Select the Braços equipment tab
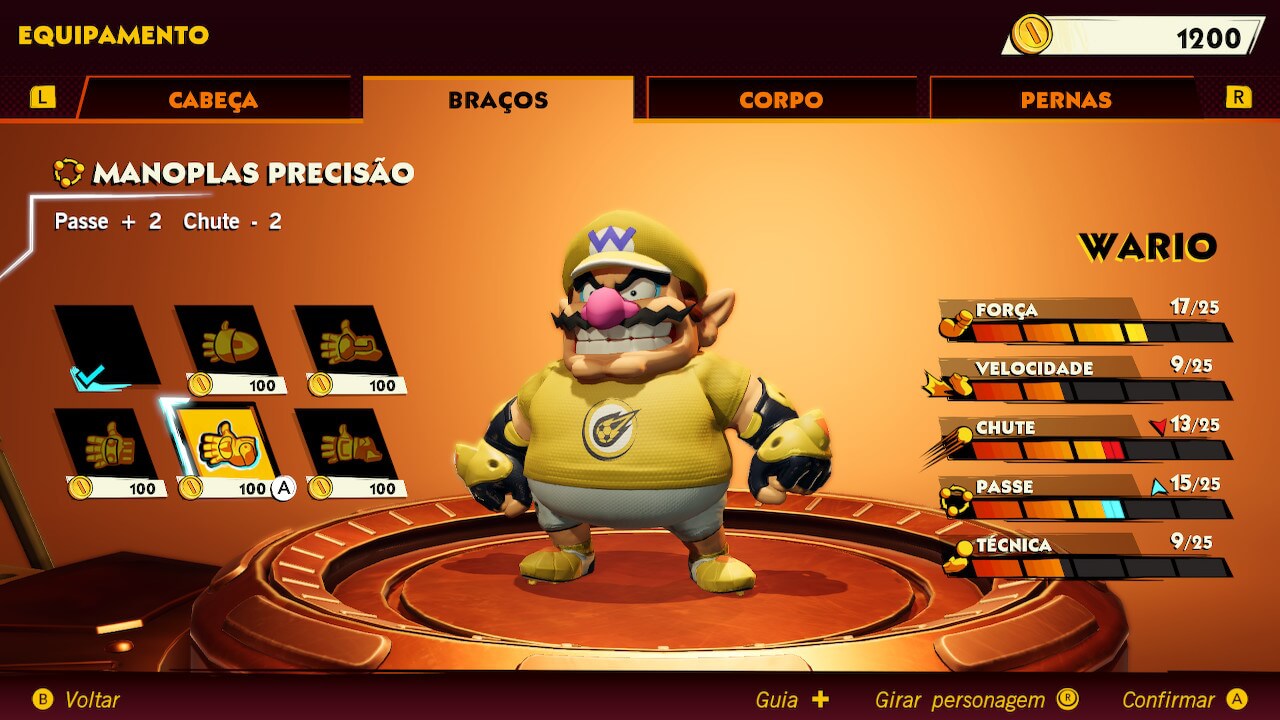Viewport: 1280px width, 720px height. [498, 100]
